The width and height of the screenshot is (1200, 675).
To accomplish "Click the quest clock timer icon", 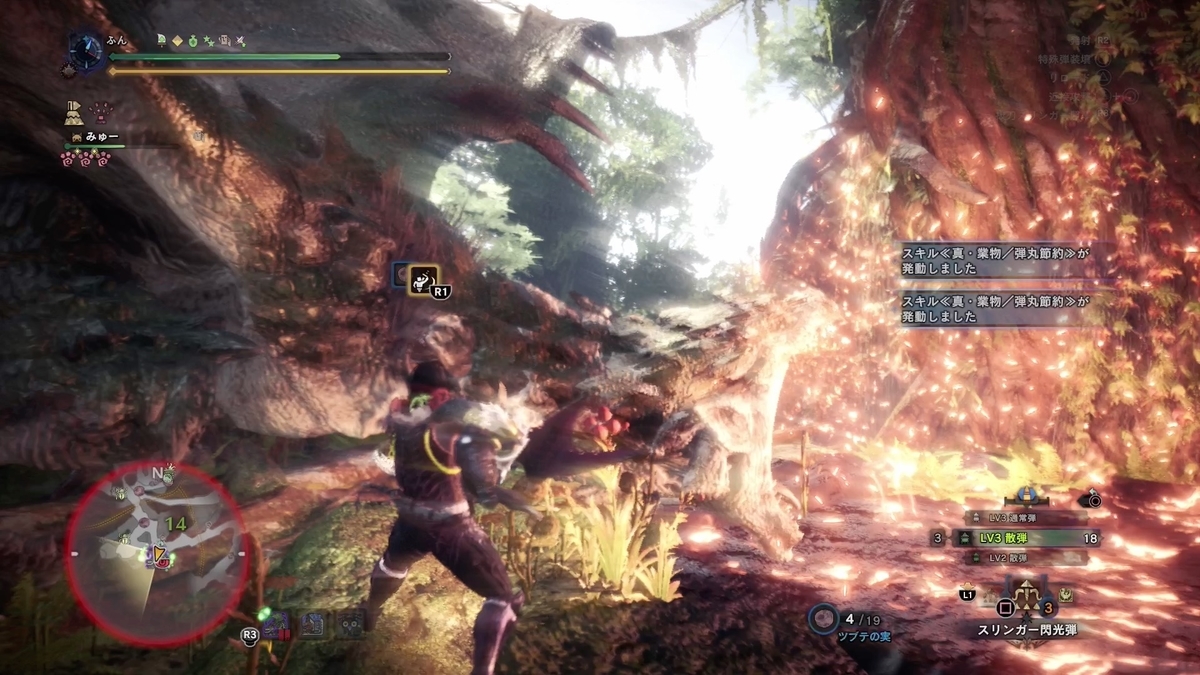I will (86, 50).
